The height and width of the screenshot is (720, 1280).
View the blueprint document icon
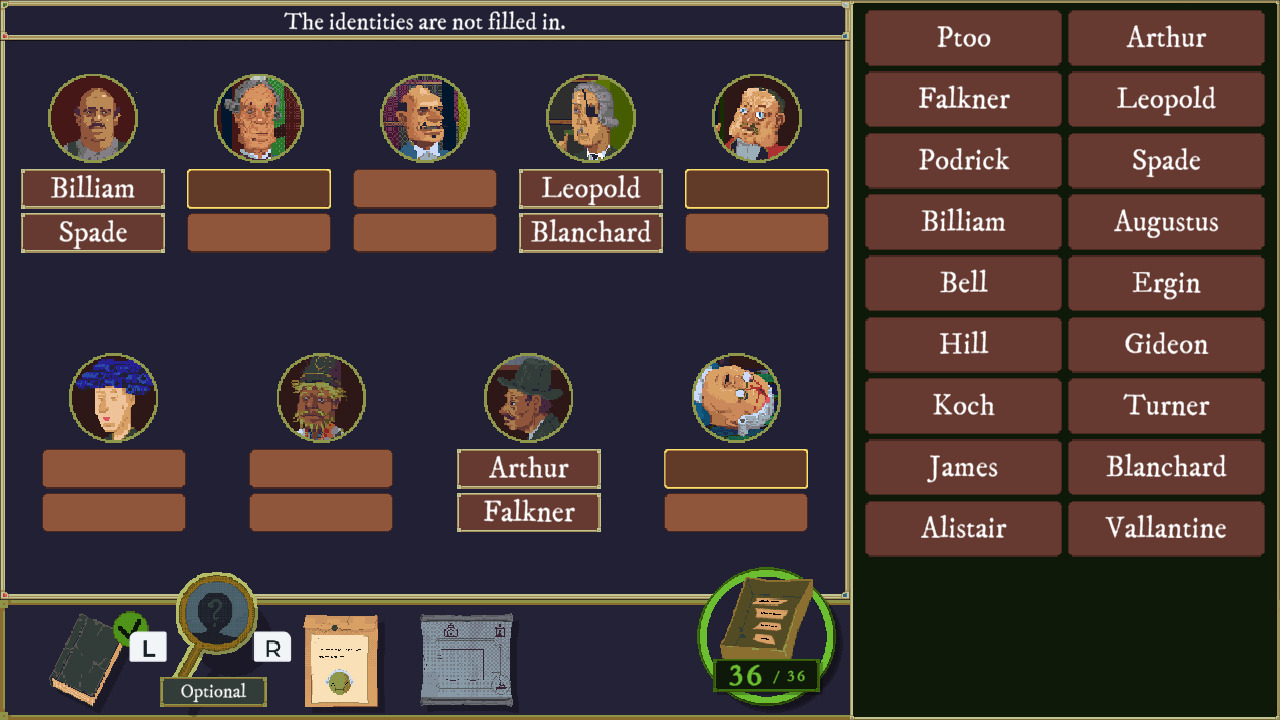pyautogui.click(x=465, y=660)
